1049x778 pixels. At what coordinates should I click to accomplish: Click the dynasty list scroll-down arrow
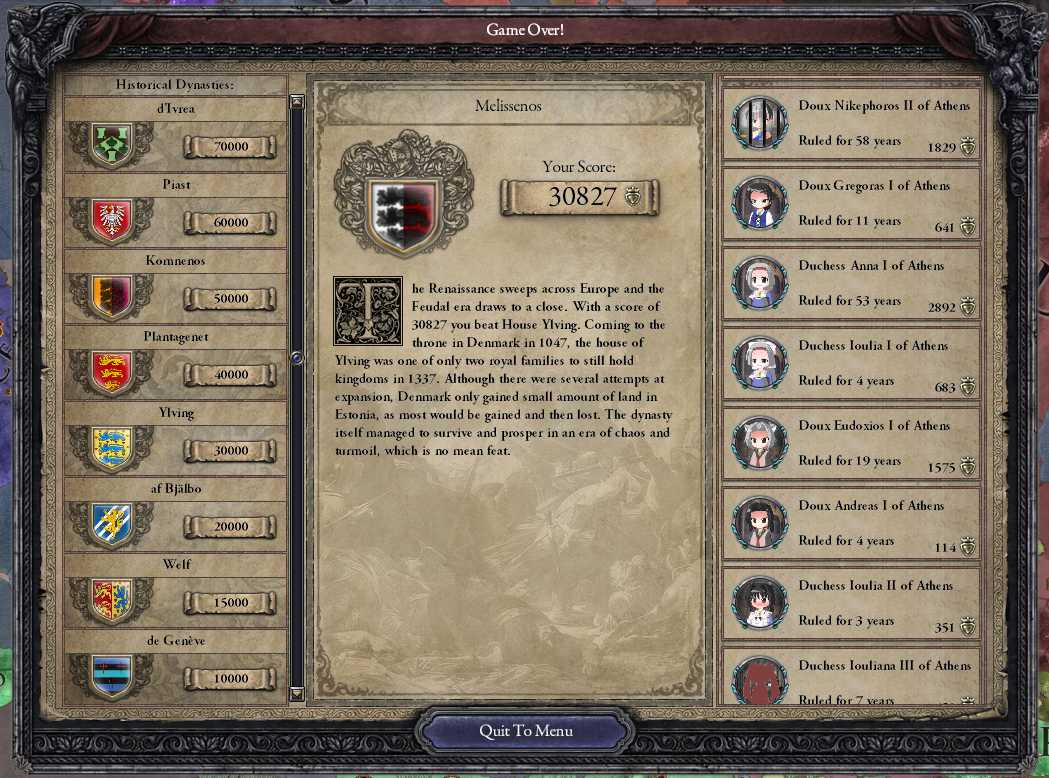pyautogui.click(x=296, y=693)
